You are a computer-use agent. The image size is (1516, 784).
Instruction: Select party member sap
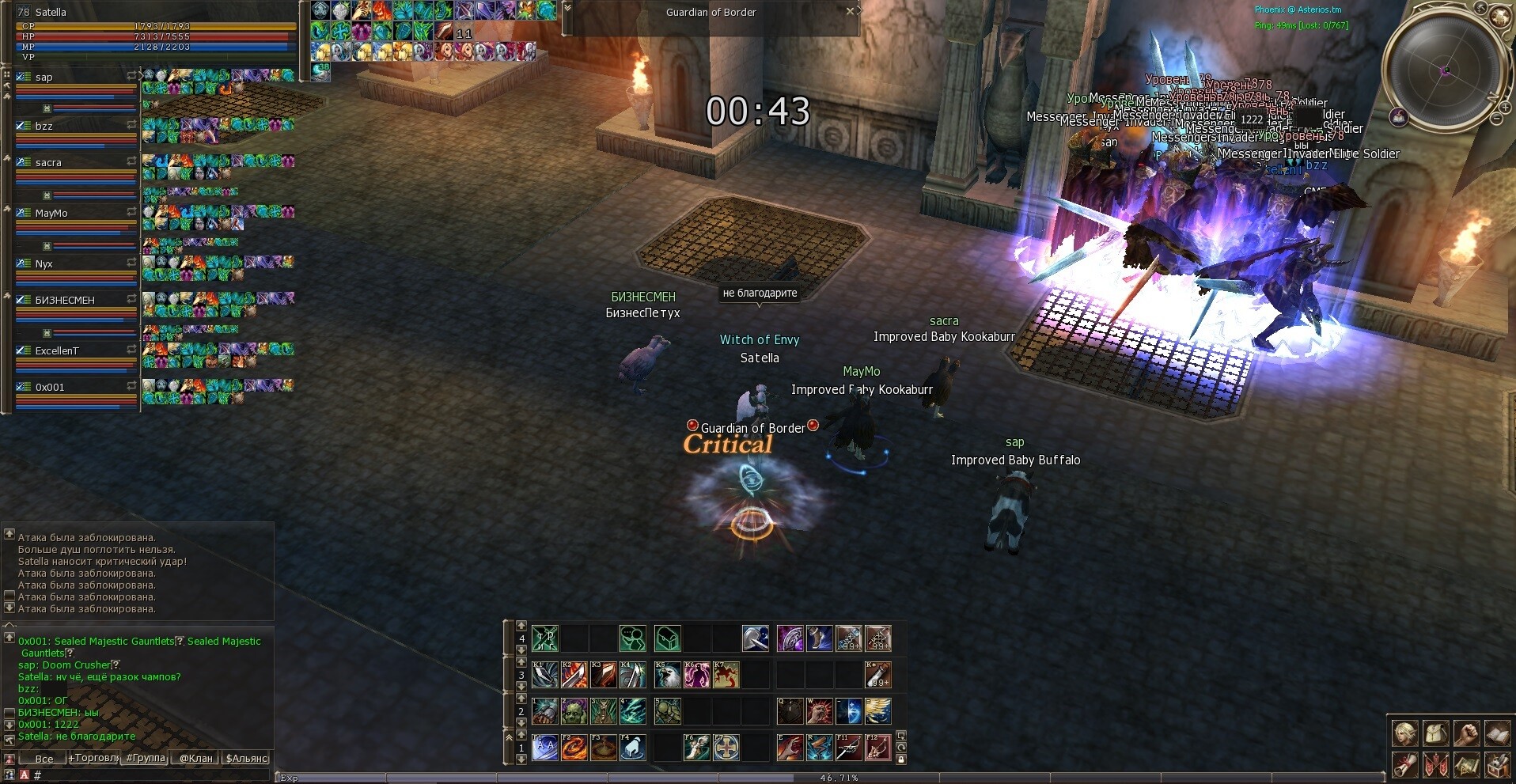point(44,78)
